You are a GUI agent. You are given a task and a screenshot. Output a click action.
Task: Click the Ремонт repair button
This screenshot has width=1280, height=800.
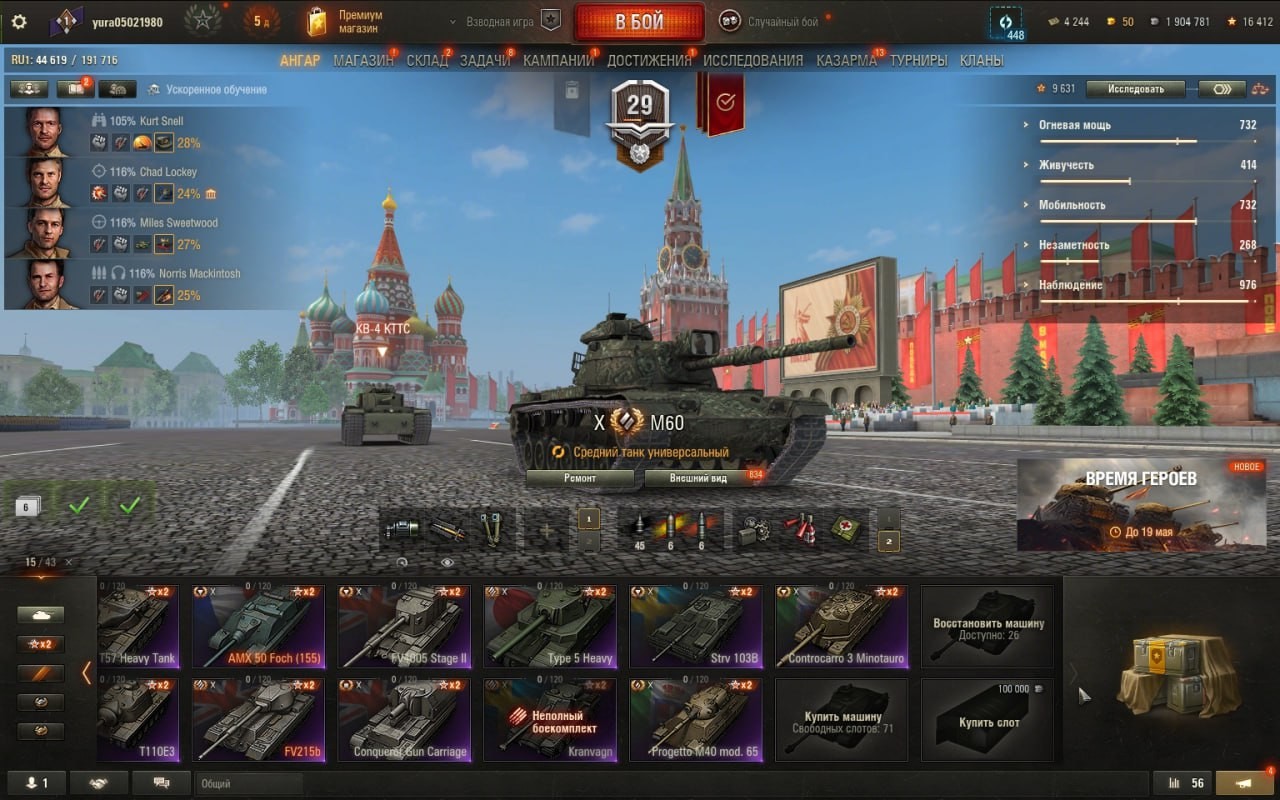point(580,478)
